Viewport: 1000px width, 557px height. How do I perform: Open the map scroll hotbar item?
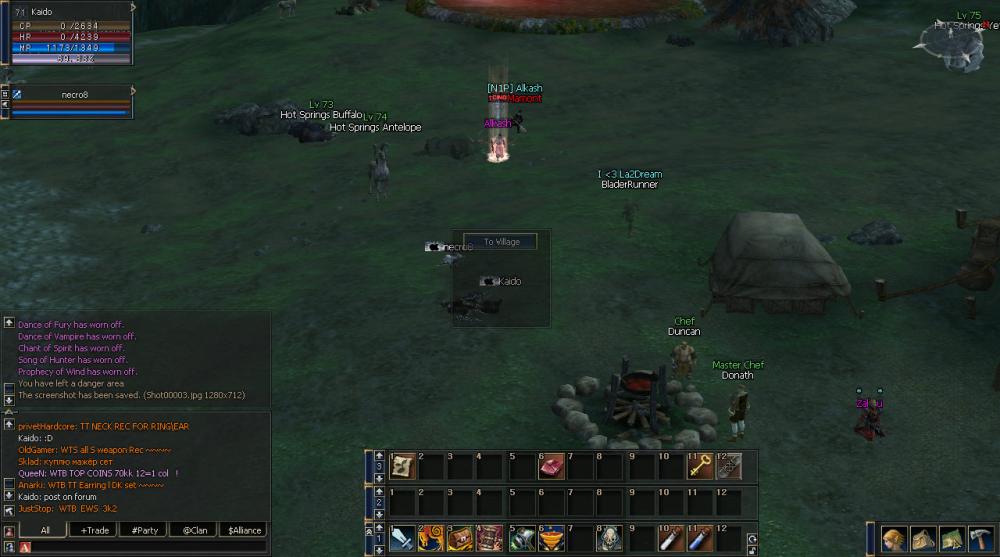pyautogui.click(x=402, y=466)
